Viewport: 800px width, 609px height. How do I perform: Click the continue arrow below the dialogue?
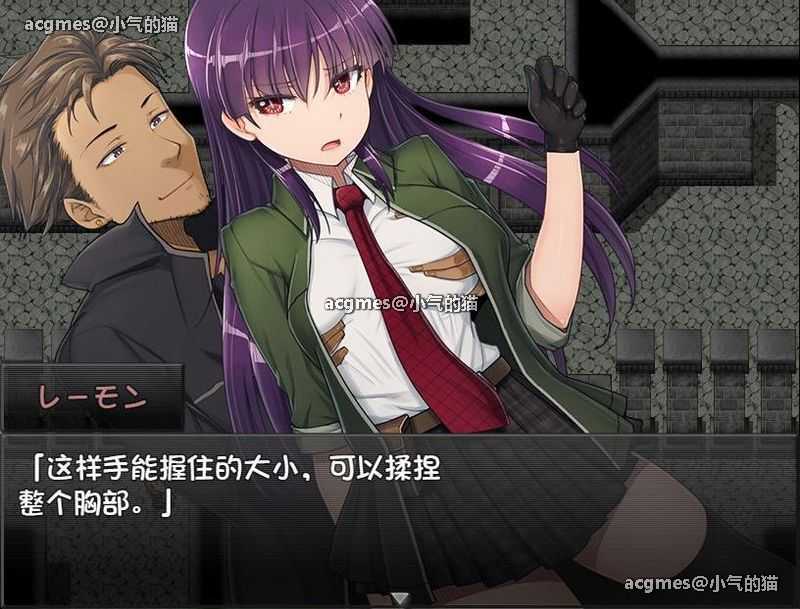(399, 598)
